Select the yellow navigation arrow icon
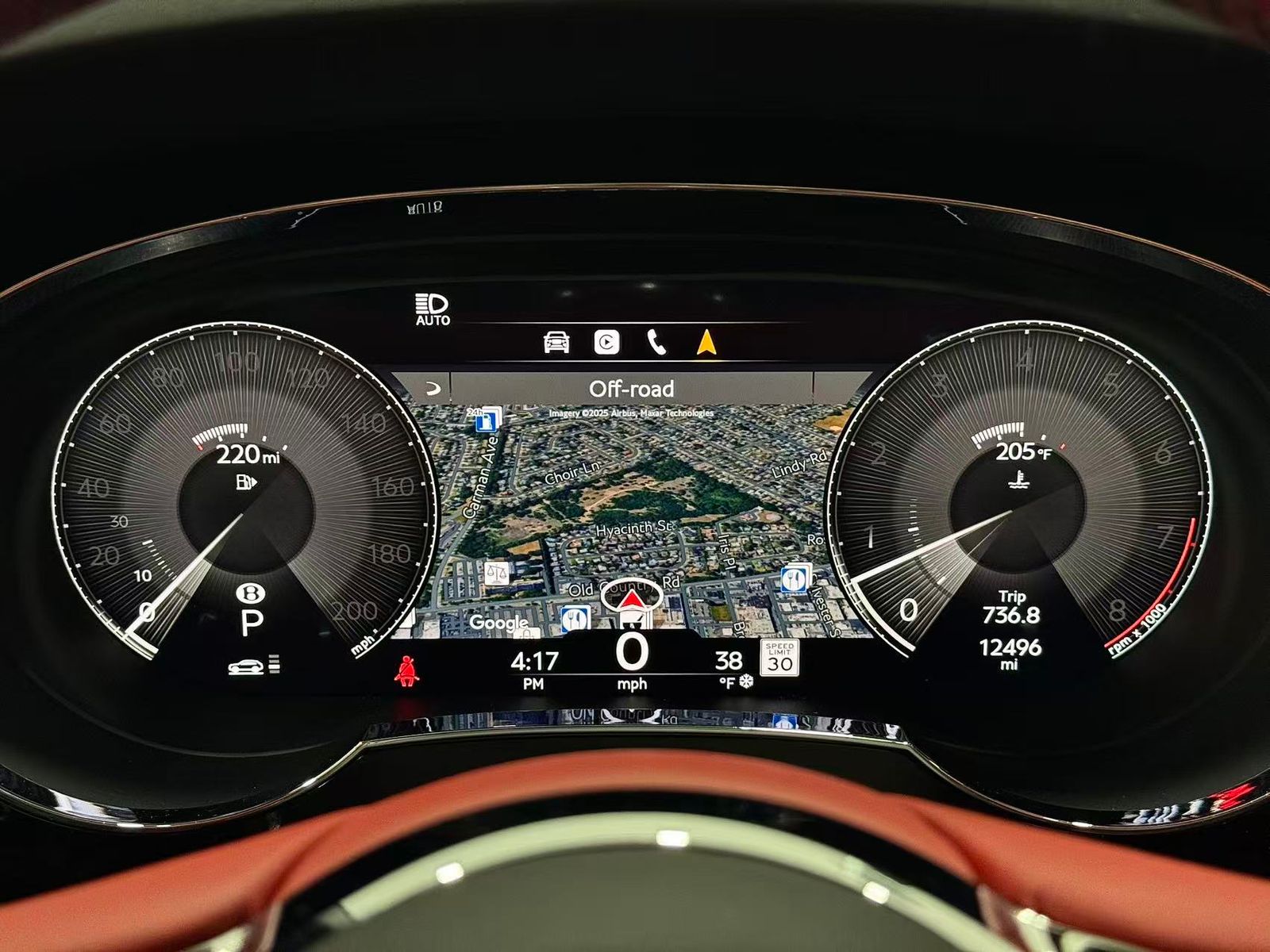This screenshot has height=952, width=1270. (x=706, y=341)
